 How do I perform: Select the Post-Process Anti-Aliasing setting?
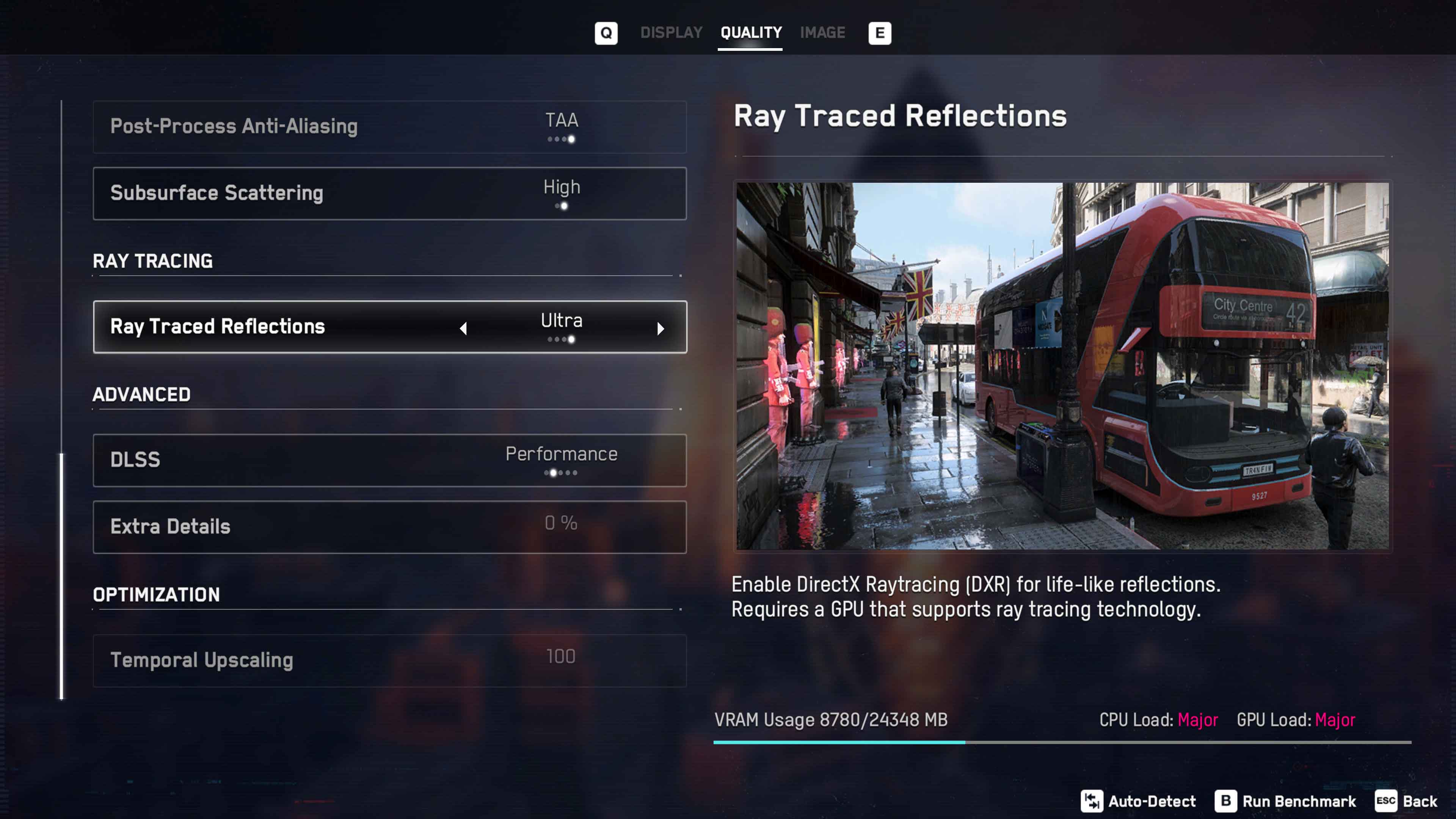coord(389,127)
